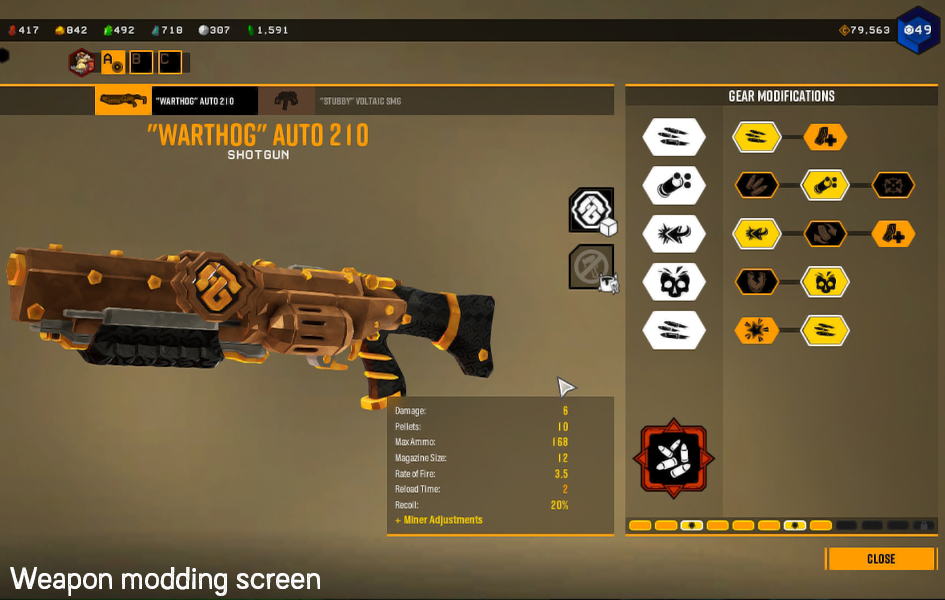The width and height of the screenshot is (945, 600).
Task: Open the player rank 49 badge
Action: [x=917, y=30]
